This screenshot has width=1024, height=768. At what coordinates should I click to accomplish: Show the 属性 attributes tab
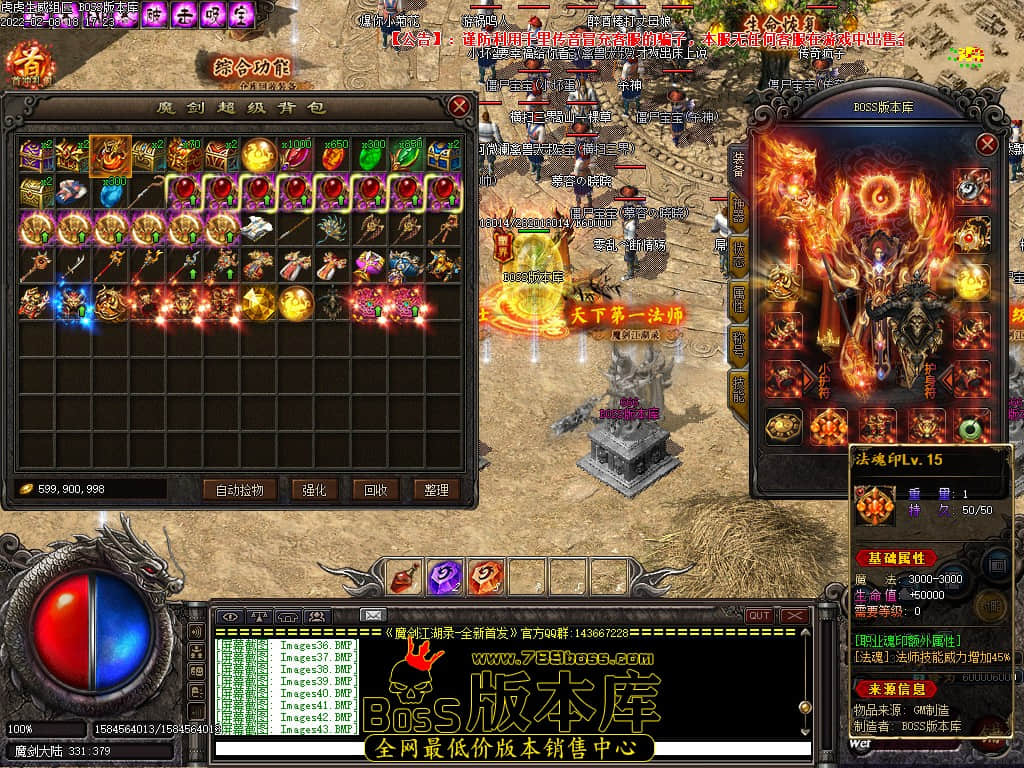pyautogui.click(x=738, y=298)
